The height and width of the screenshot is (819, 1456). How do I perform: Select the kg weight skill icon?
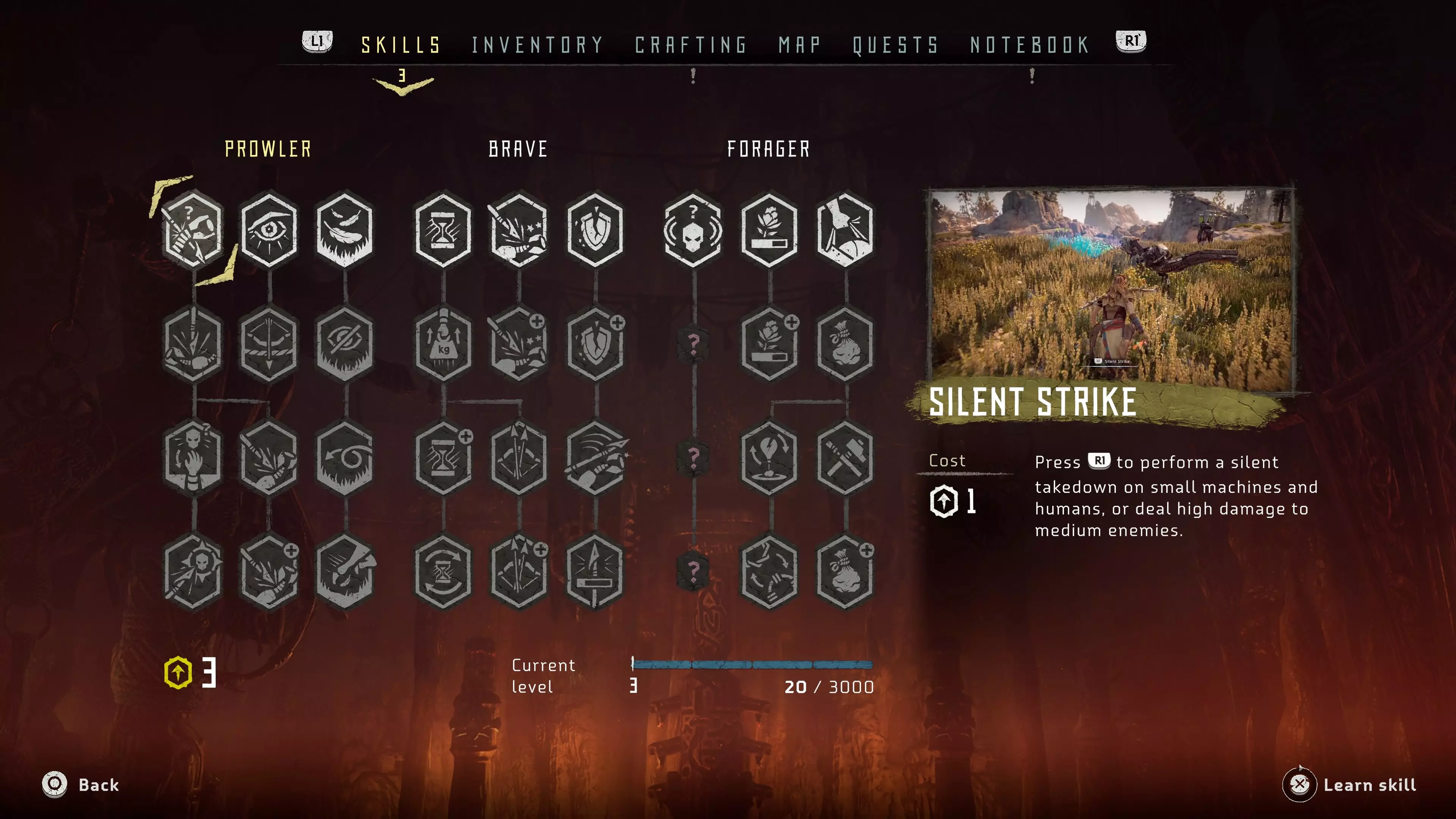click(443, 344)
